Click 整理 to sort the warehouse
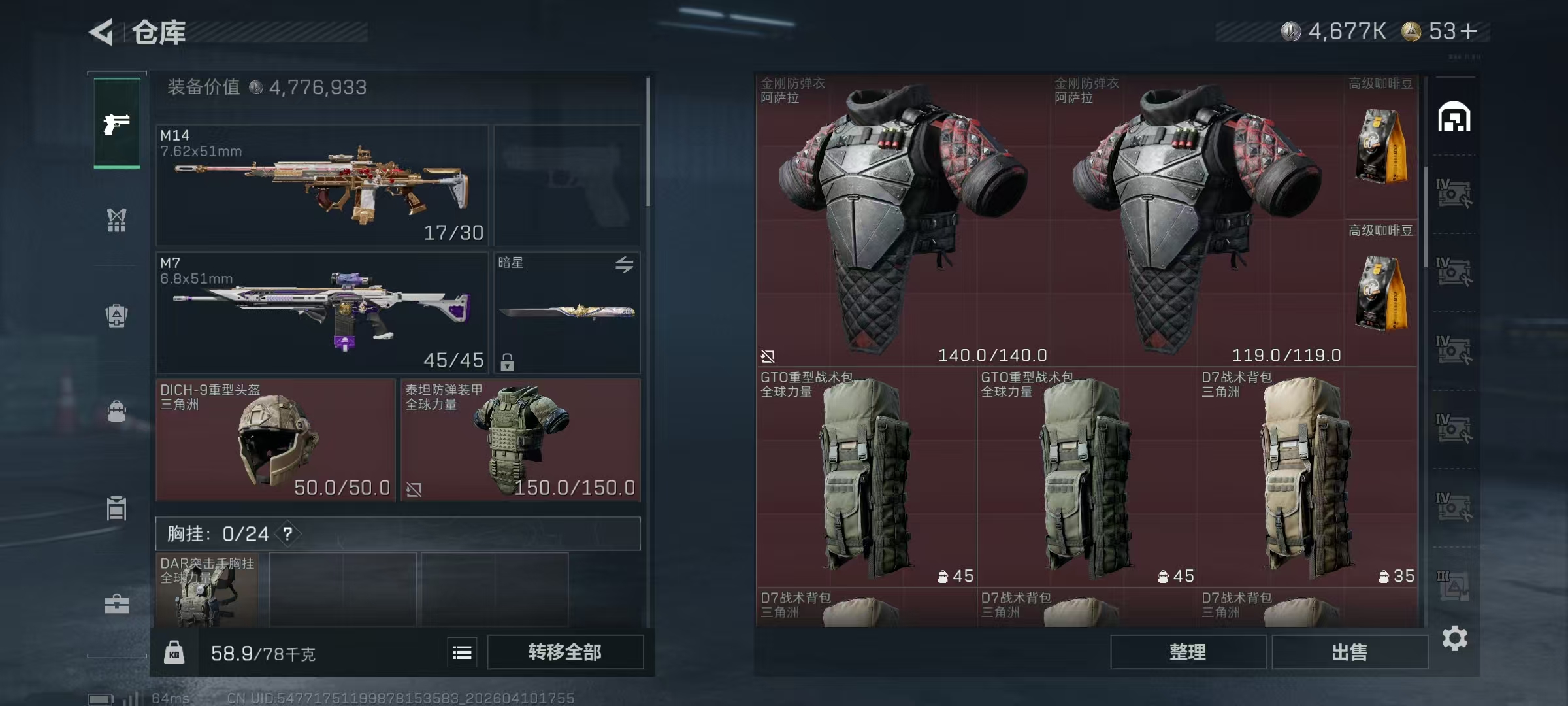Viewport: 1568px width, 706px height. [1187, 652]
